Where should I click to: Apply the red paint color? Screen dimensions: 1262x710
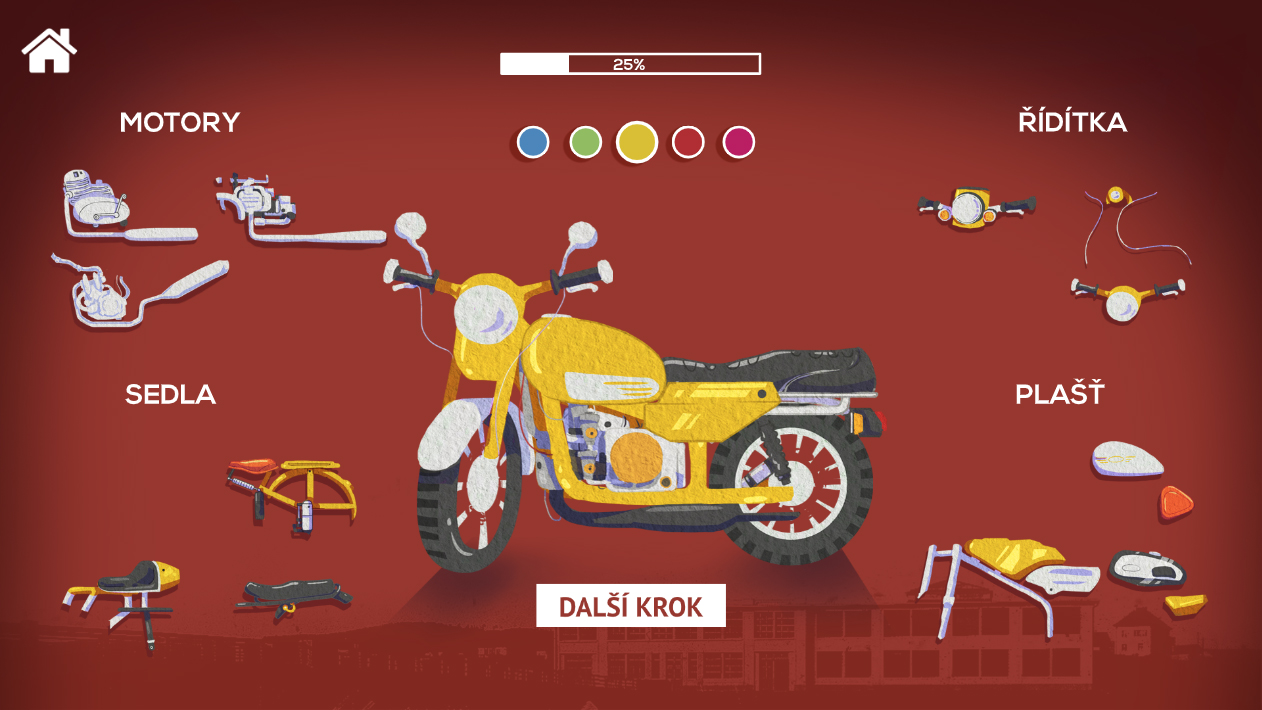pyautogui.click(x=688, y=143)
